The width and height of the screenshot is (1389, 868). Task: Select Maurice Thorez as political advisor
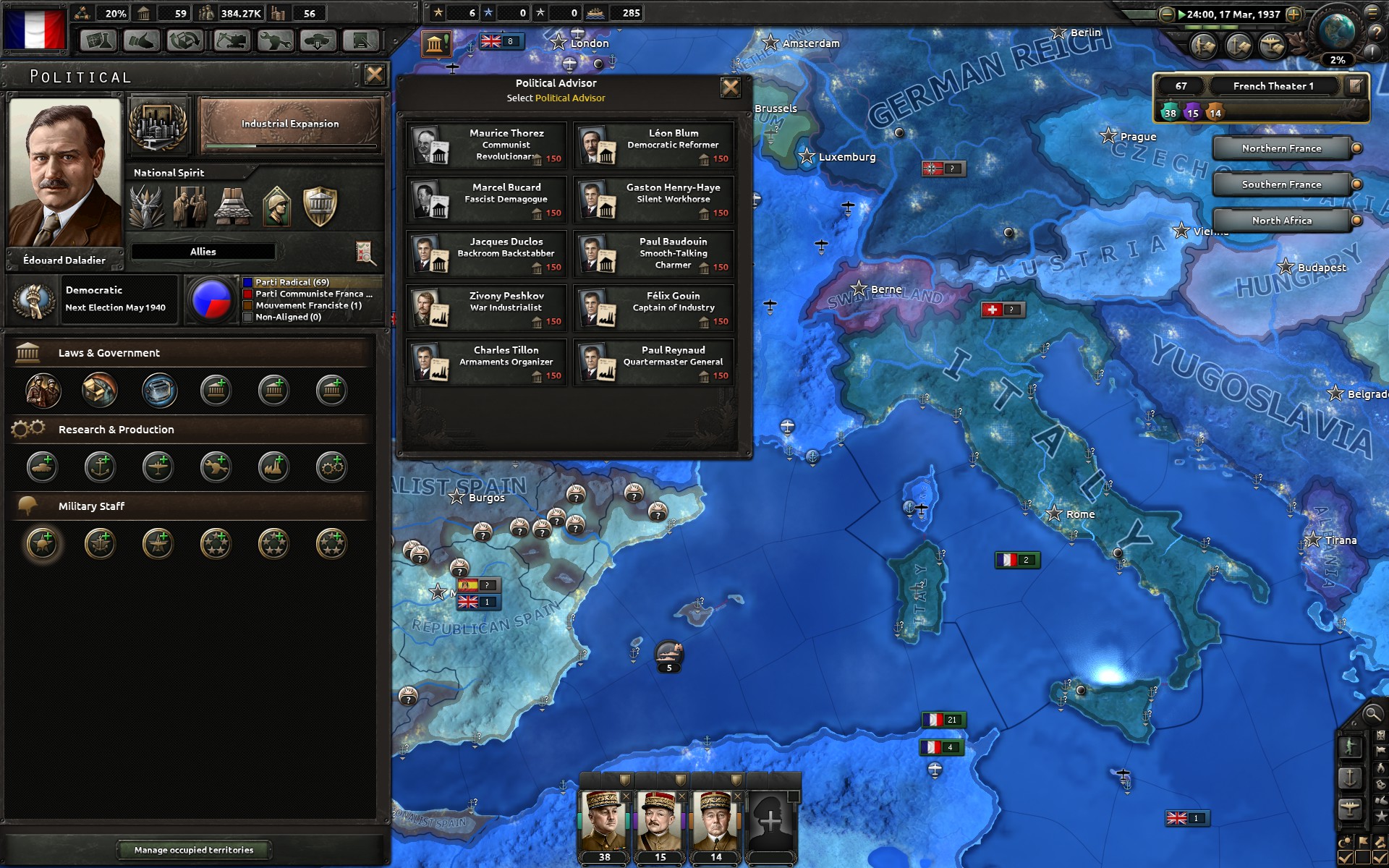tap(485, 145)
